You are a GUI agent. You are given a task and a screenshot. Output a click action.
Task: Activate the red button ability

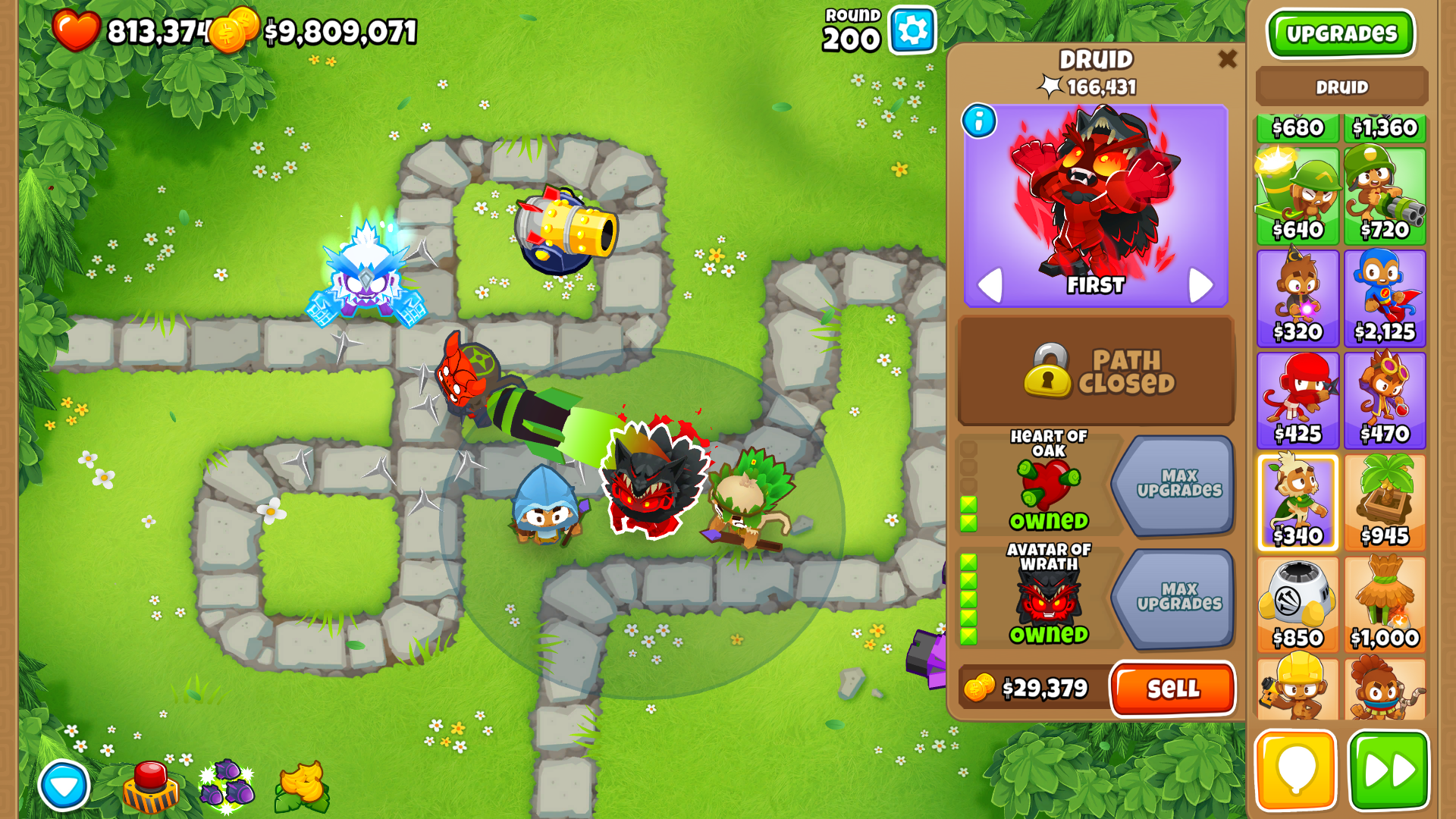pyautogui.click(x=150, y=786)
